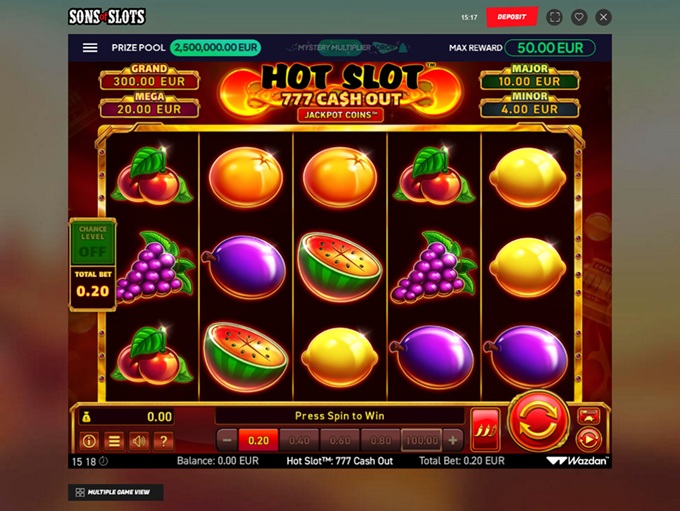Toggle the sound speaker icon
The height and width of the screenshot is (511, 680).
point(139,441)
